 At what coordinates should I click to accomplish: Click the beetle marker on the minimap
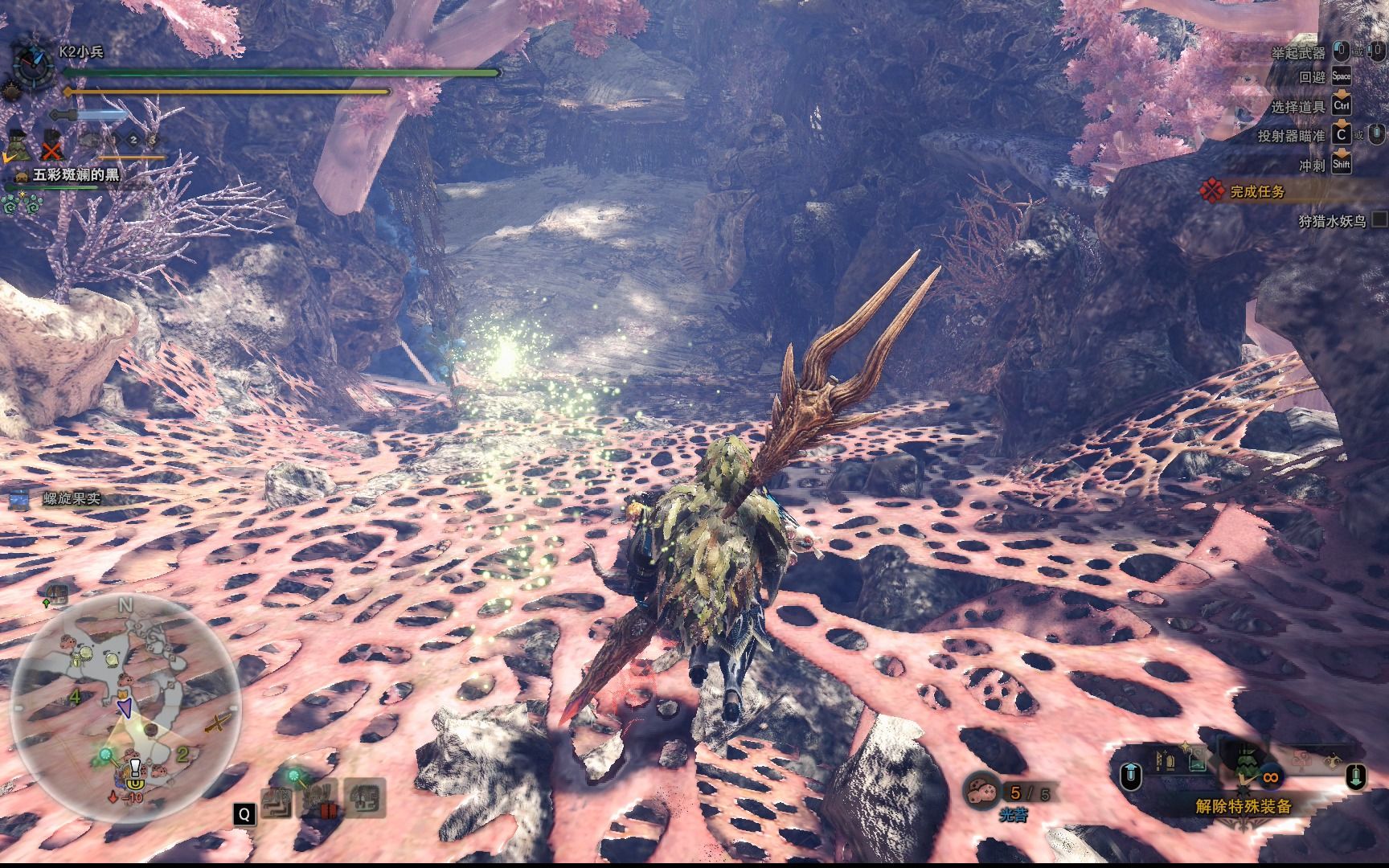pyautogui.click(x=76, y=661)
